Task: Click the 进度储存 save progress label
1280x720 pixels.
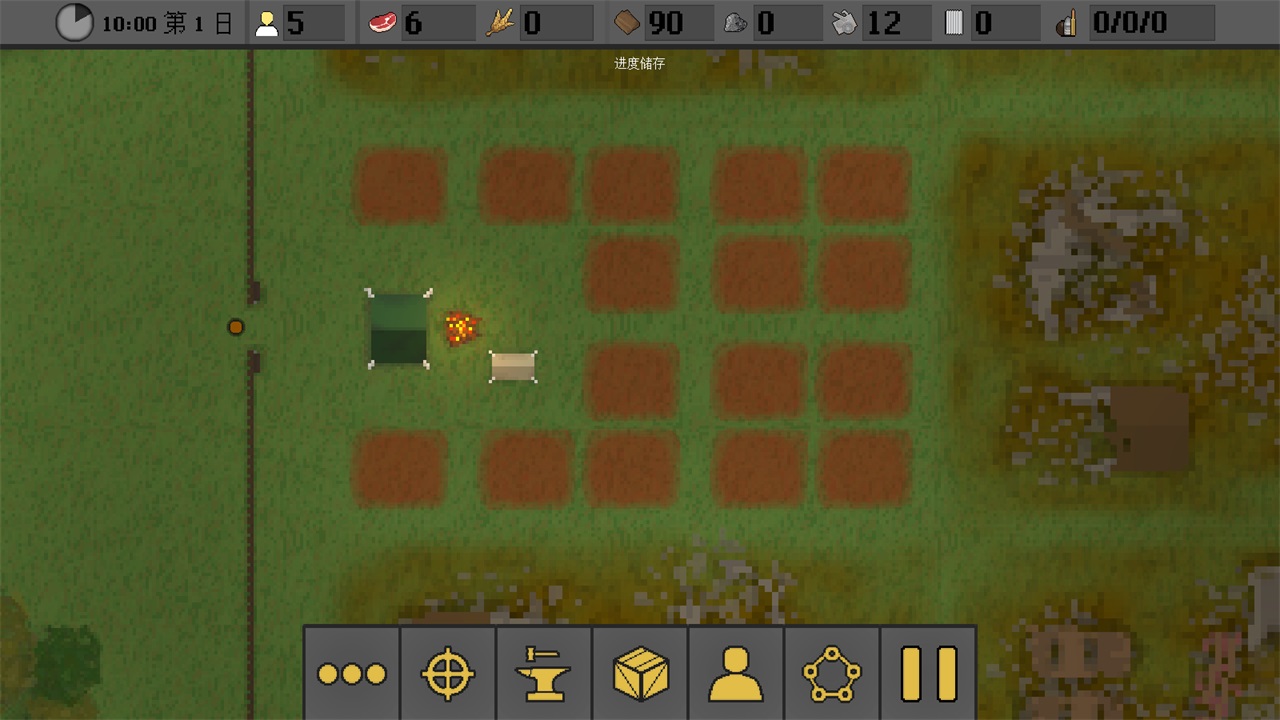Action: click(x=640, y=64)
